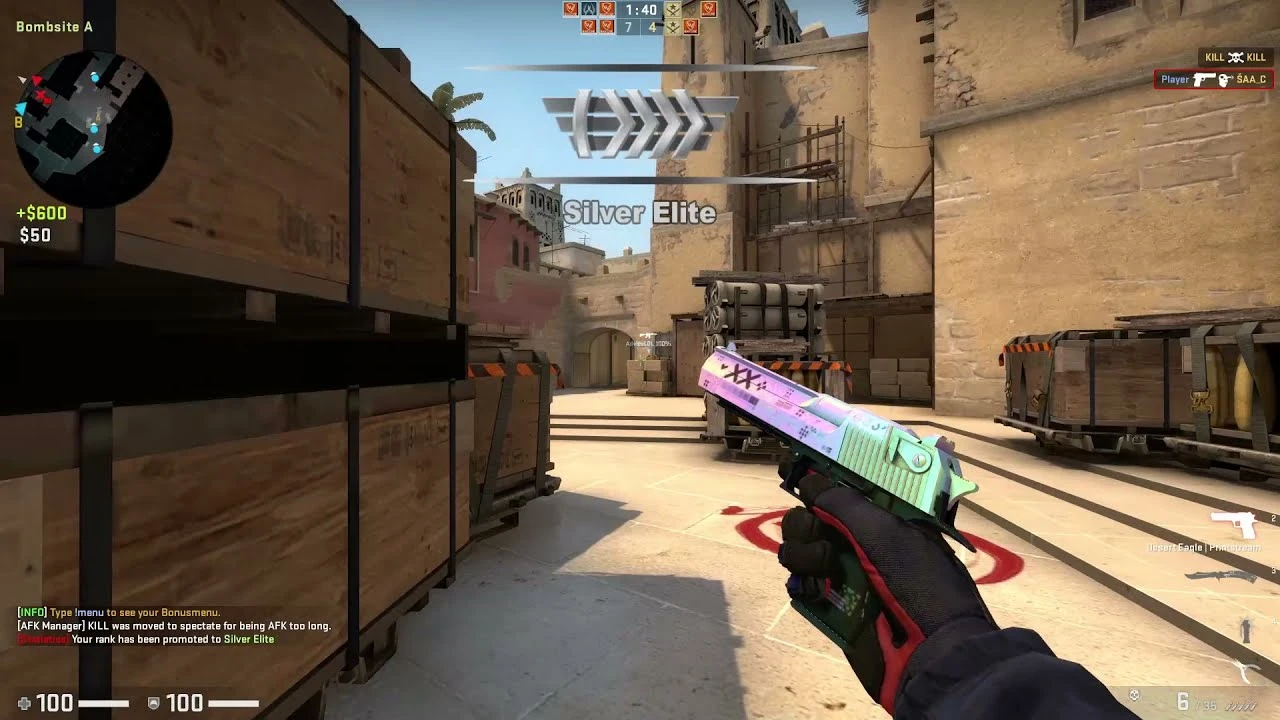Select the round timer showing 1:40
Image resolution: width=1280 pixels, height=720 pixels.
pyautogui.click(x=640, y=10)
